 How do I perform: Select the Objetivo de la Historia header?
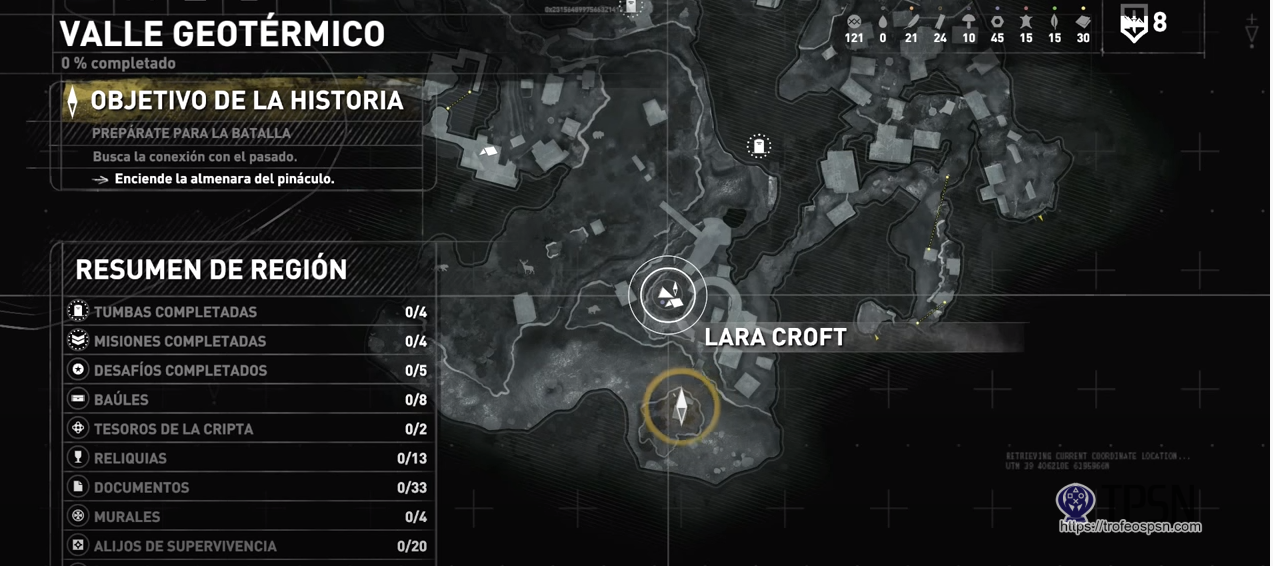(246, 101)
